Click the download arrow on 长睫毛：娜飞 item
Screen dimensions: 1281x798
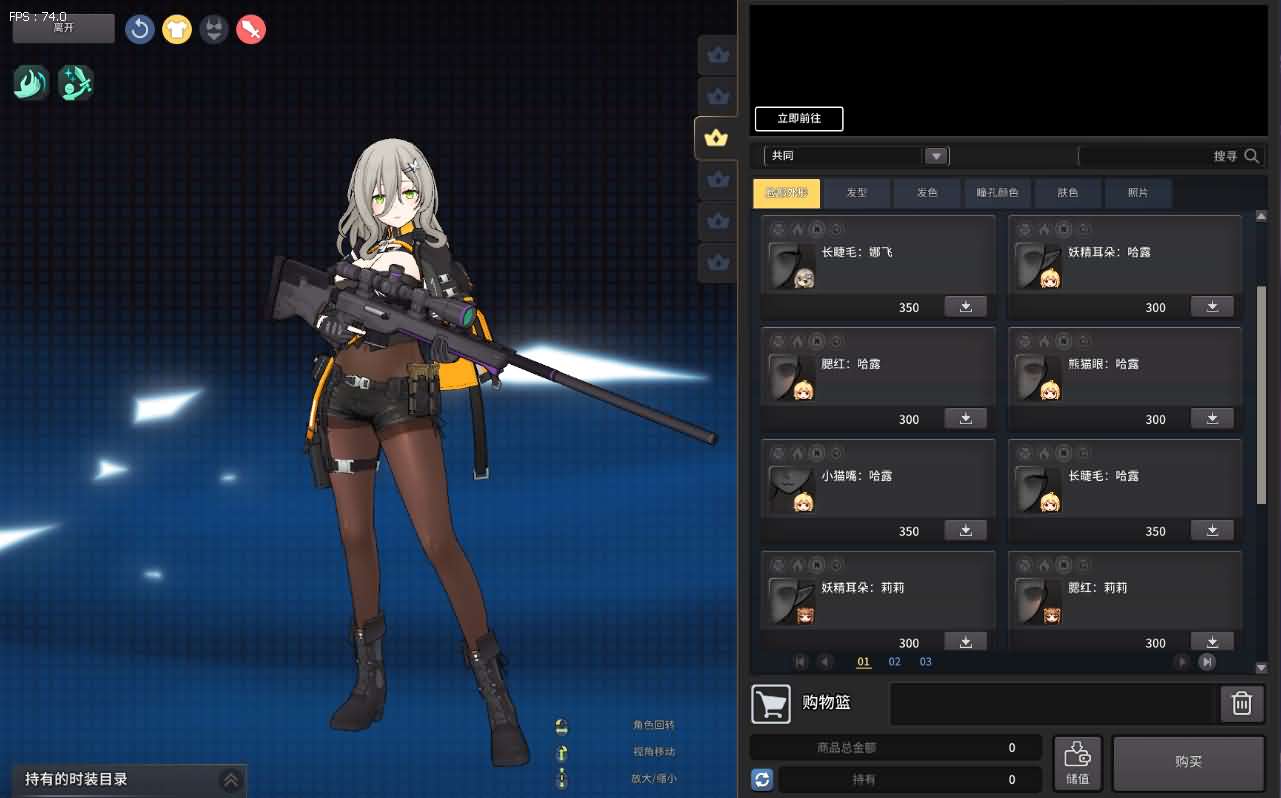(964, 306)
